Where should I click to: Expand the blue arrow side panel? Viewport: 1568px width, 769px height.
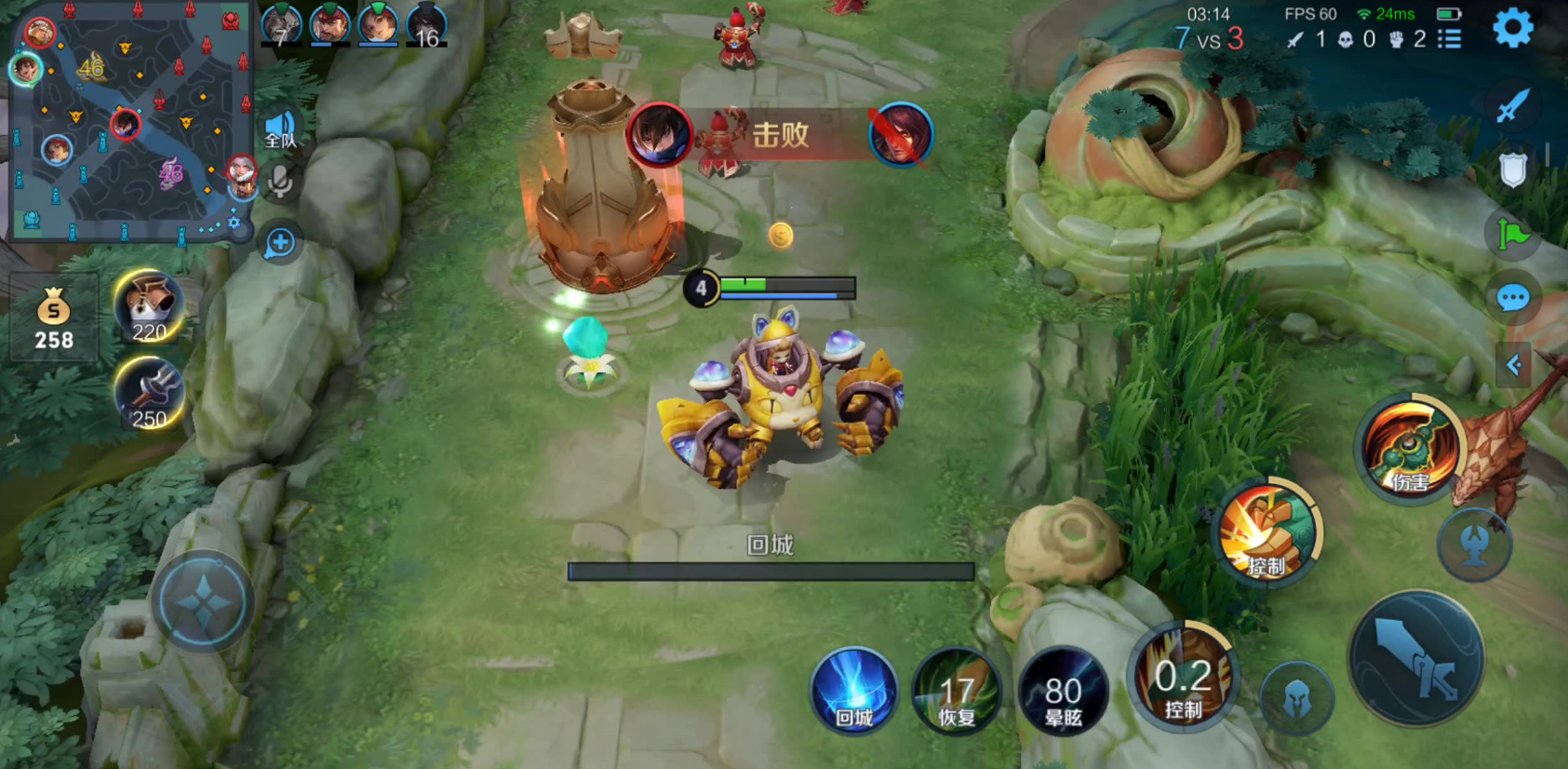coord(1513,365)
